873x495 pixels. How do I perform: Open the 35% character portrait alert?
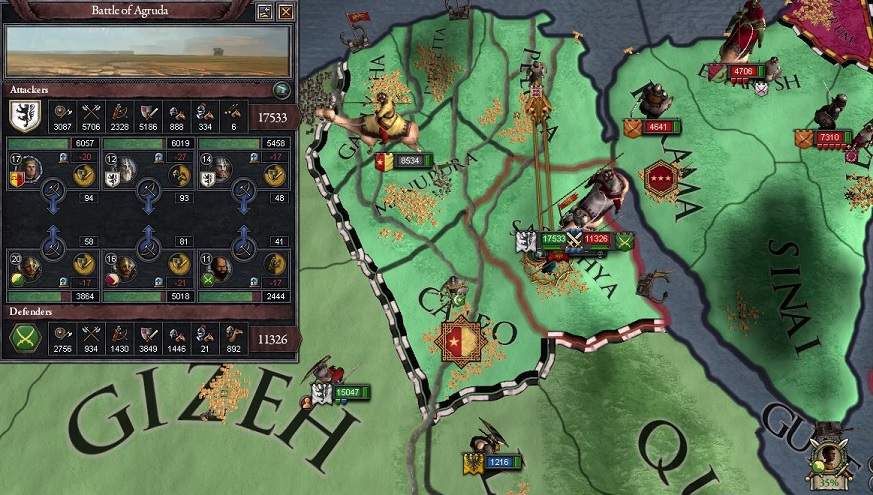tap(827, 462)
